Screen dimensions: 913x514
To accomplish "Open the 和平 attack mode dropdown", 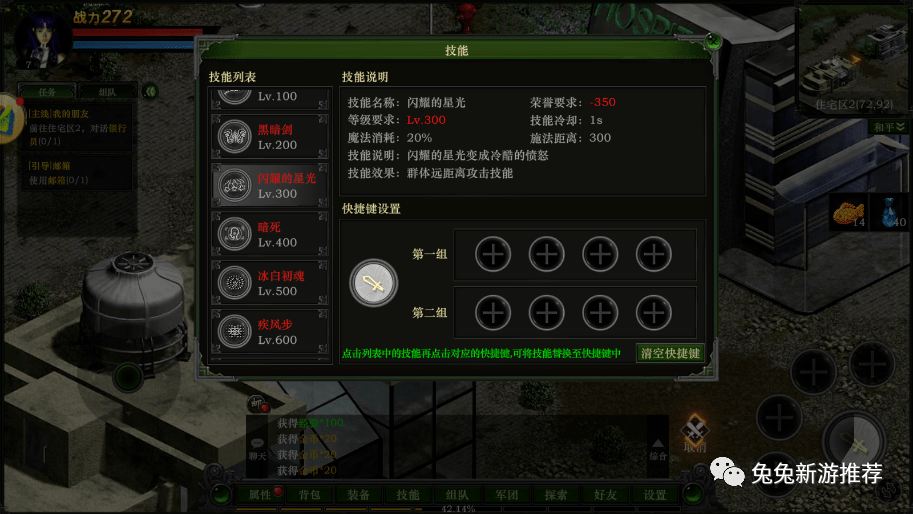I will point(888,127).
